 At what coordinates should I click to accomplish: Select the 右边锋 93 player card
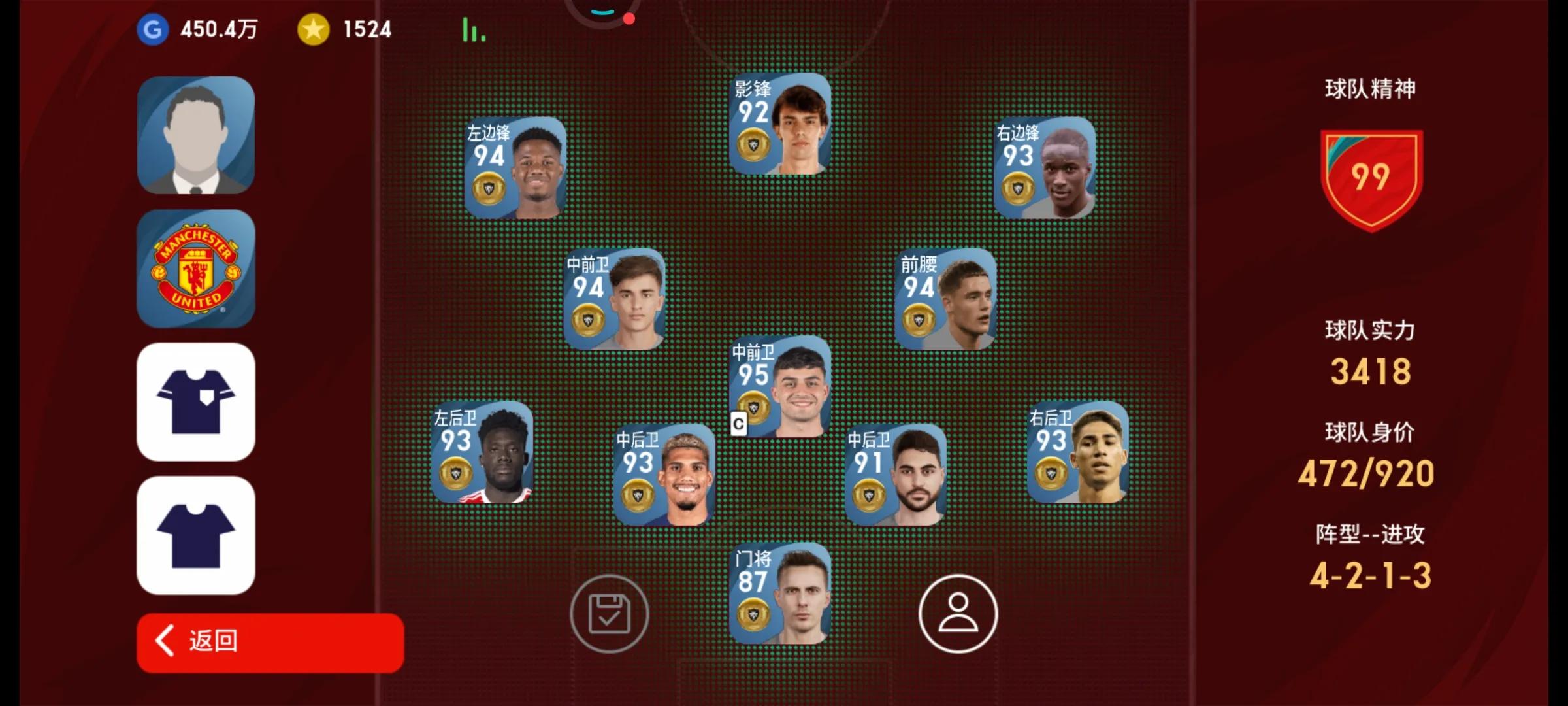tap(1044, 168)
